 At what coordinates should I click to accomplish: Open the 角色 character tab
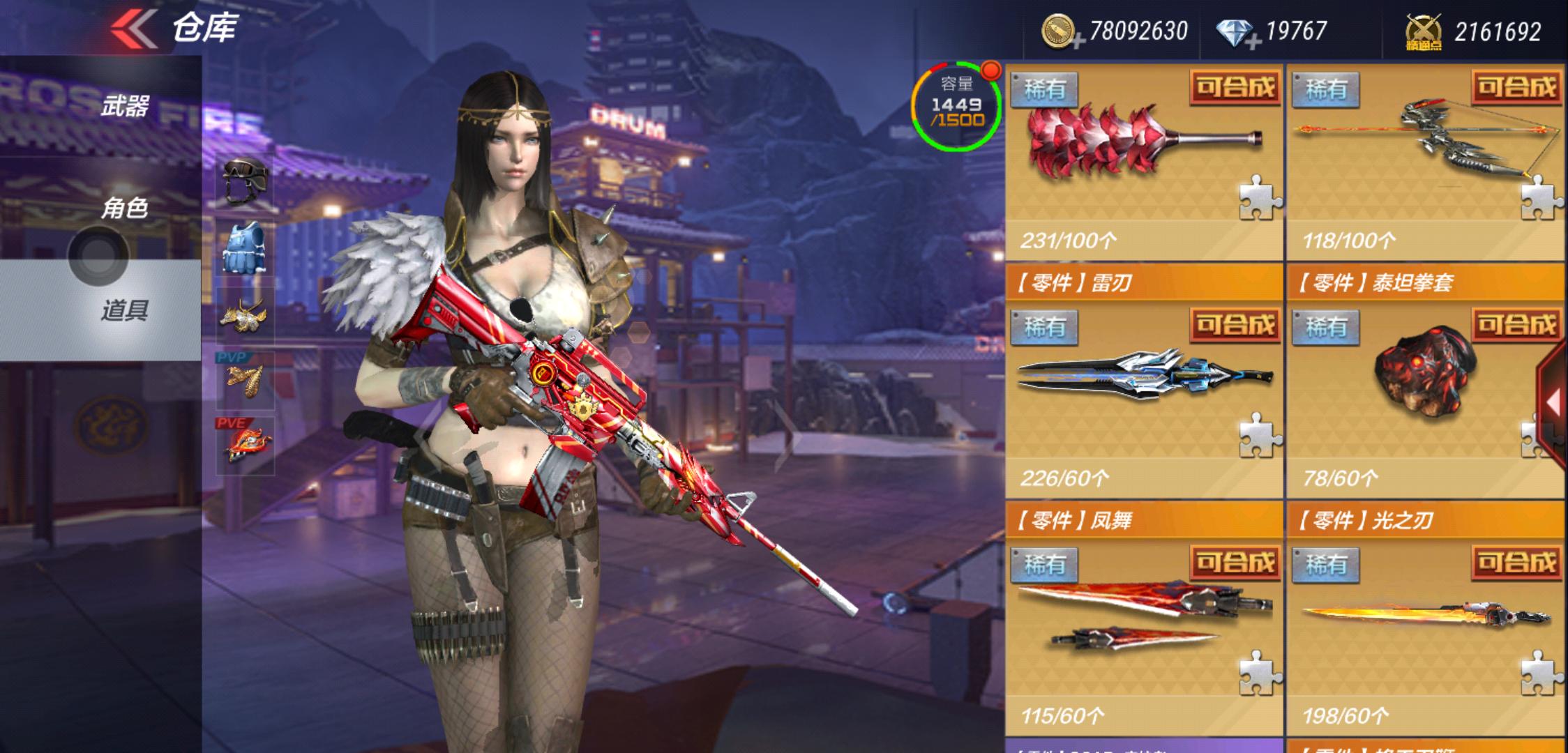point(124,208)
